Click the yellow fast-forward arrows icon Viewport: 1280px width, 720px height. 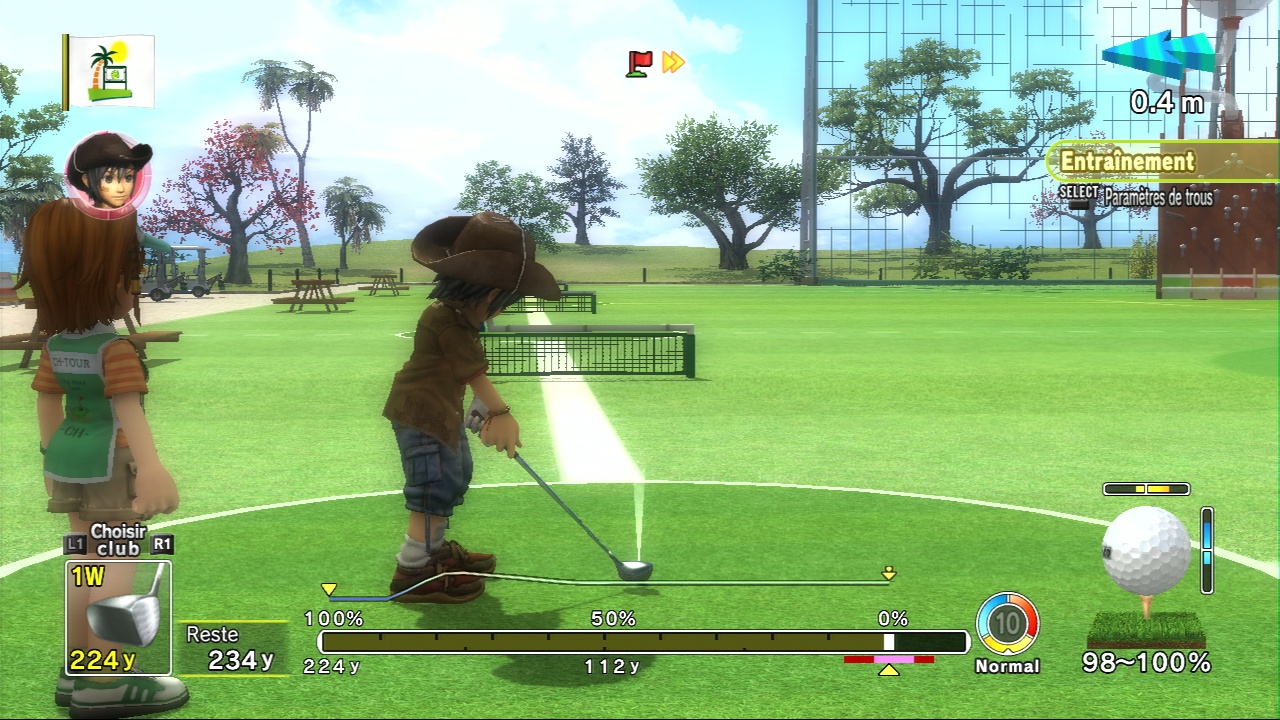[x=674, y=63]
